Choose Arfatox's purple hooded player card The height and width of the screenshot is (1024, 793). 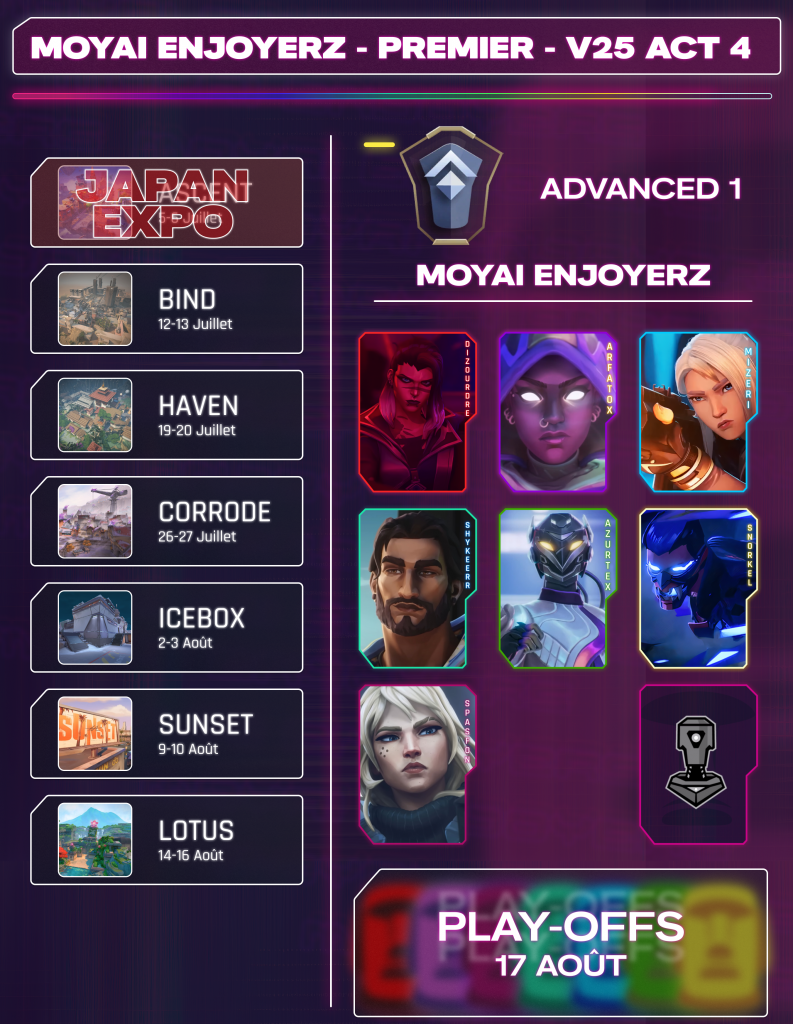[x=555, y=412]
